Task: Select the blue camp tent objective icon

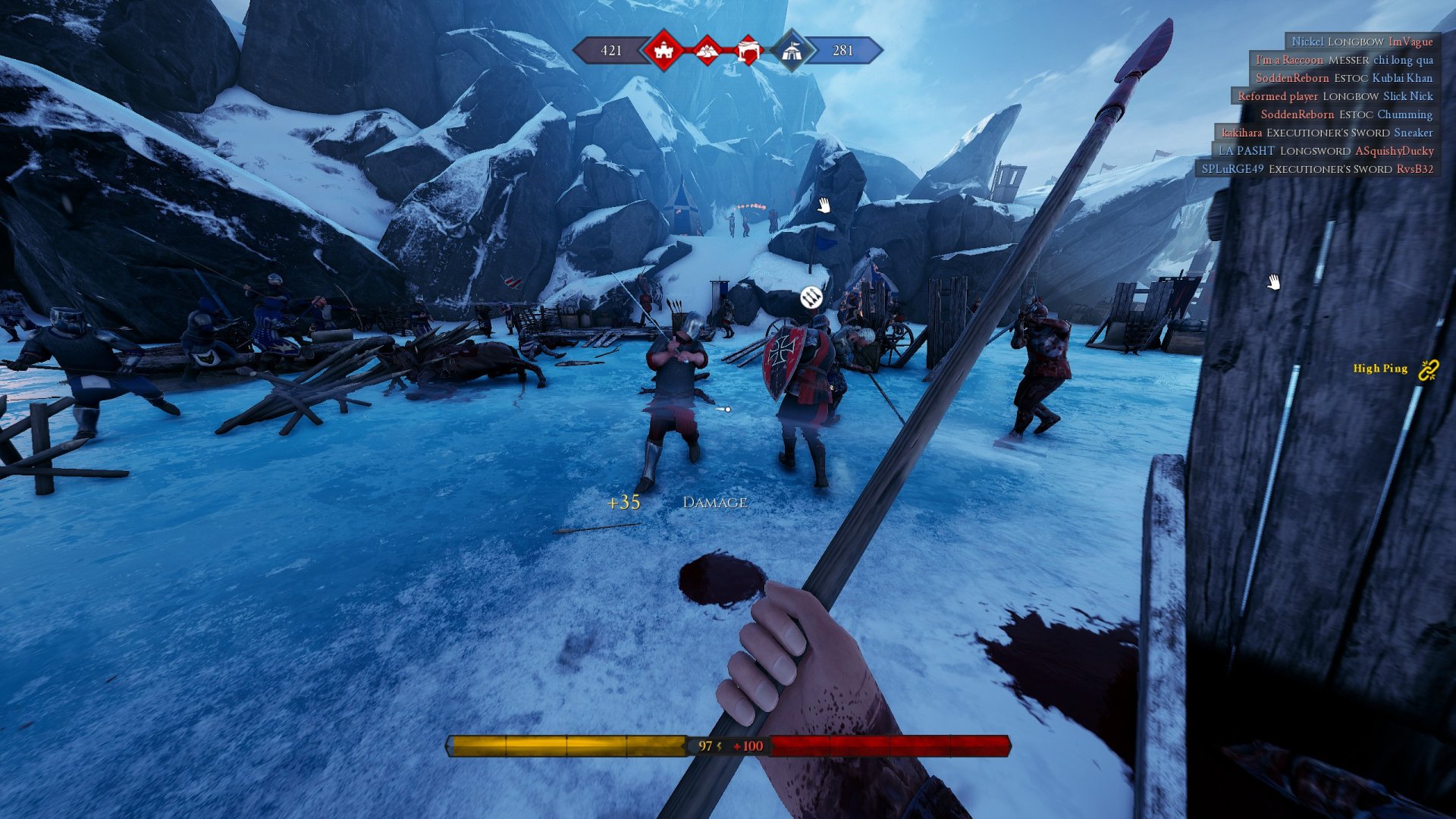Action: 791,51
